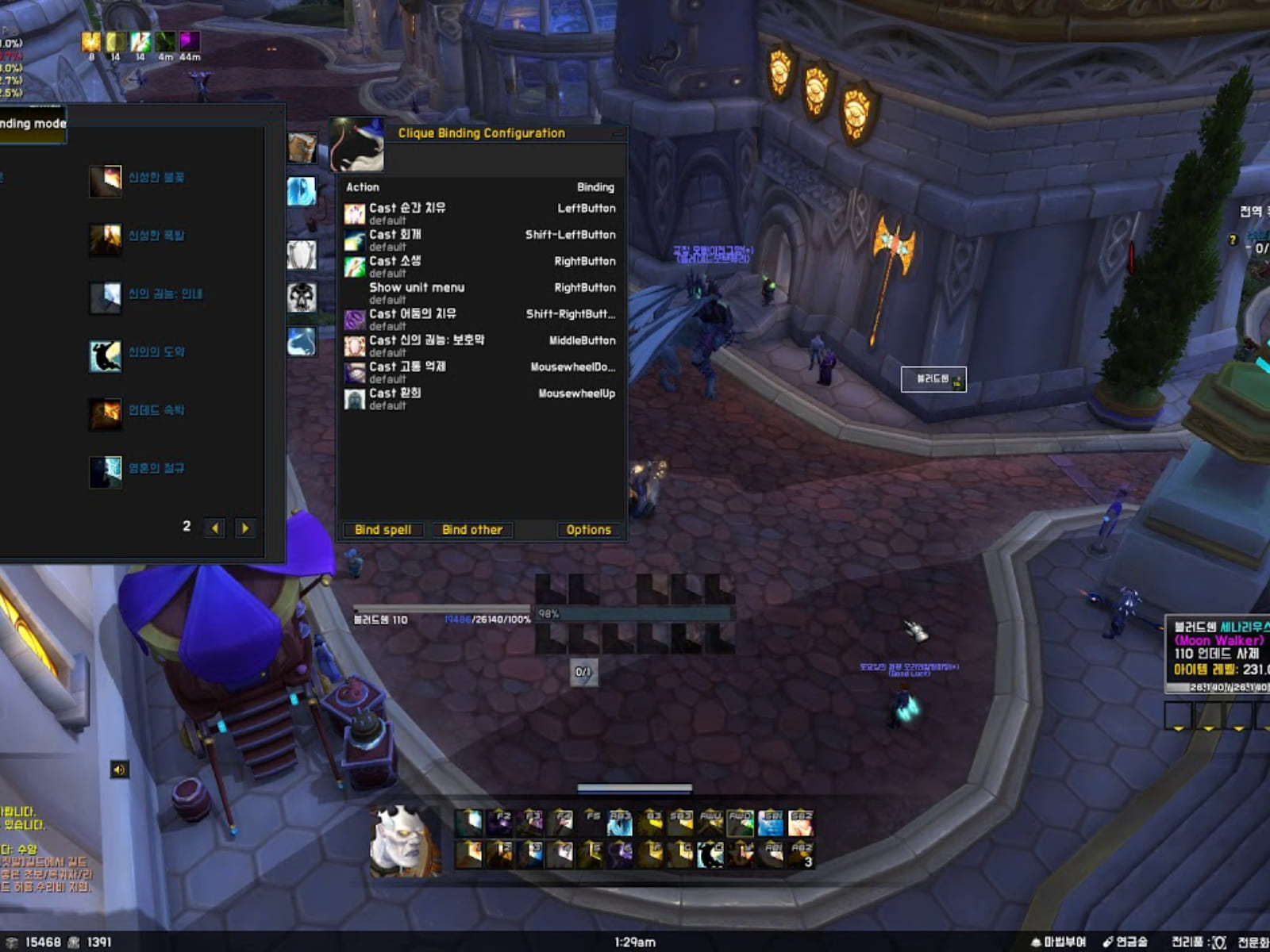Select the bottom spell in the spellbook list
Viewport: 1270px width, 952px height.
[x=106, y=472]
